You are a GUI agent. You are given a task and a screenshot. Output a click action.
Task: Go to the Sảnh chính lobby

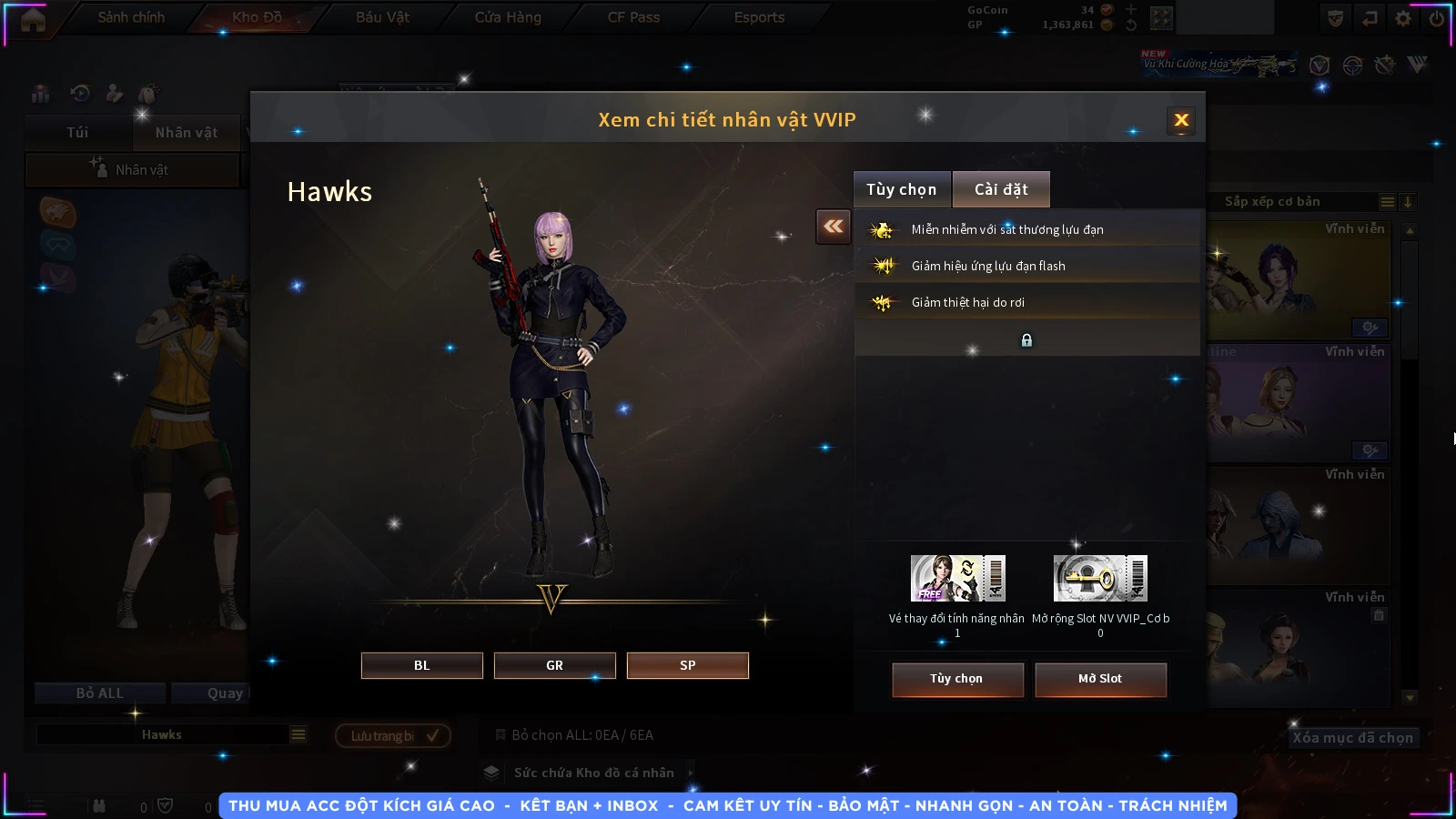click(131, 17)
